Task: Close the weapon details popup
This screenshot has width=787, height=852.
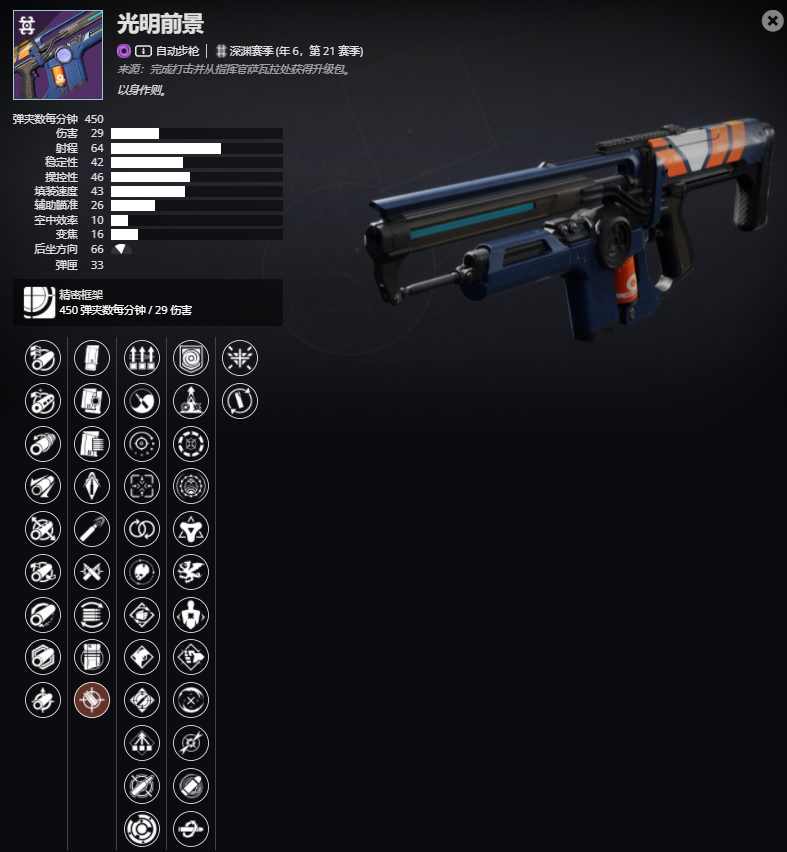Action: (x=772, y=21)
